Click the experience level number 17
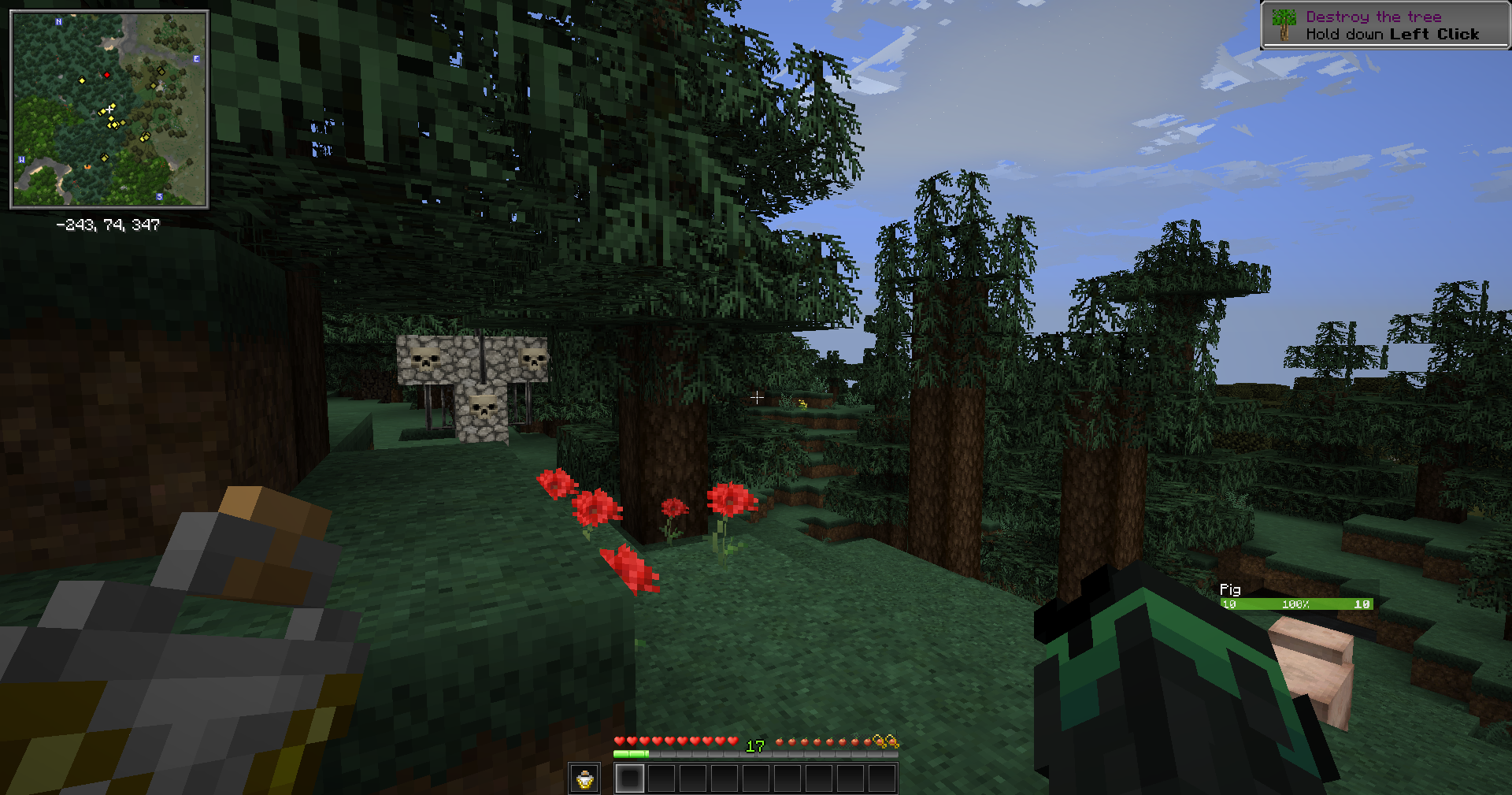This screenshot has width=1512, height=795. [755, 745]
